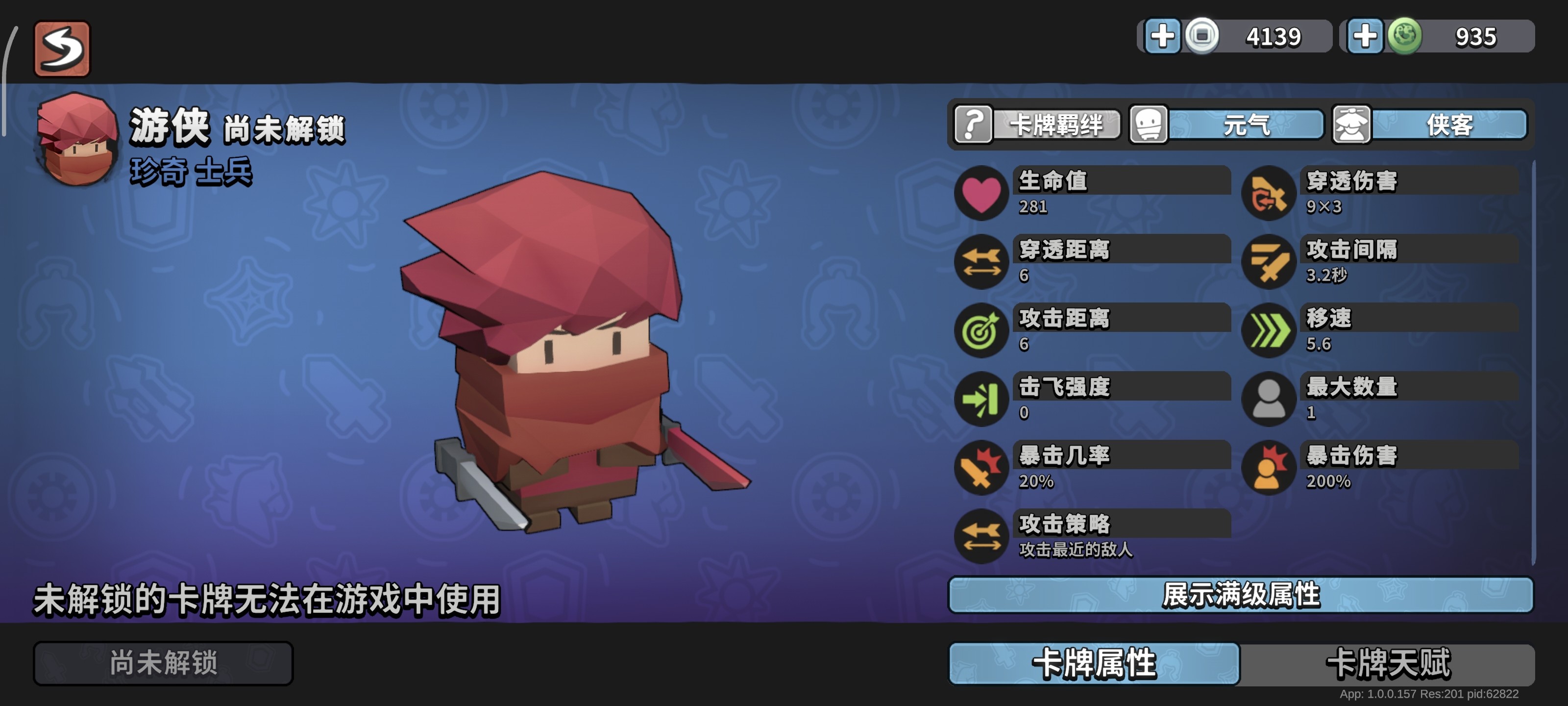This screenshot has width=1568, height=706.
Task: Click the question mark icon near 卡牌羁绊
Action: (973, 126)
